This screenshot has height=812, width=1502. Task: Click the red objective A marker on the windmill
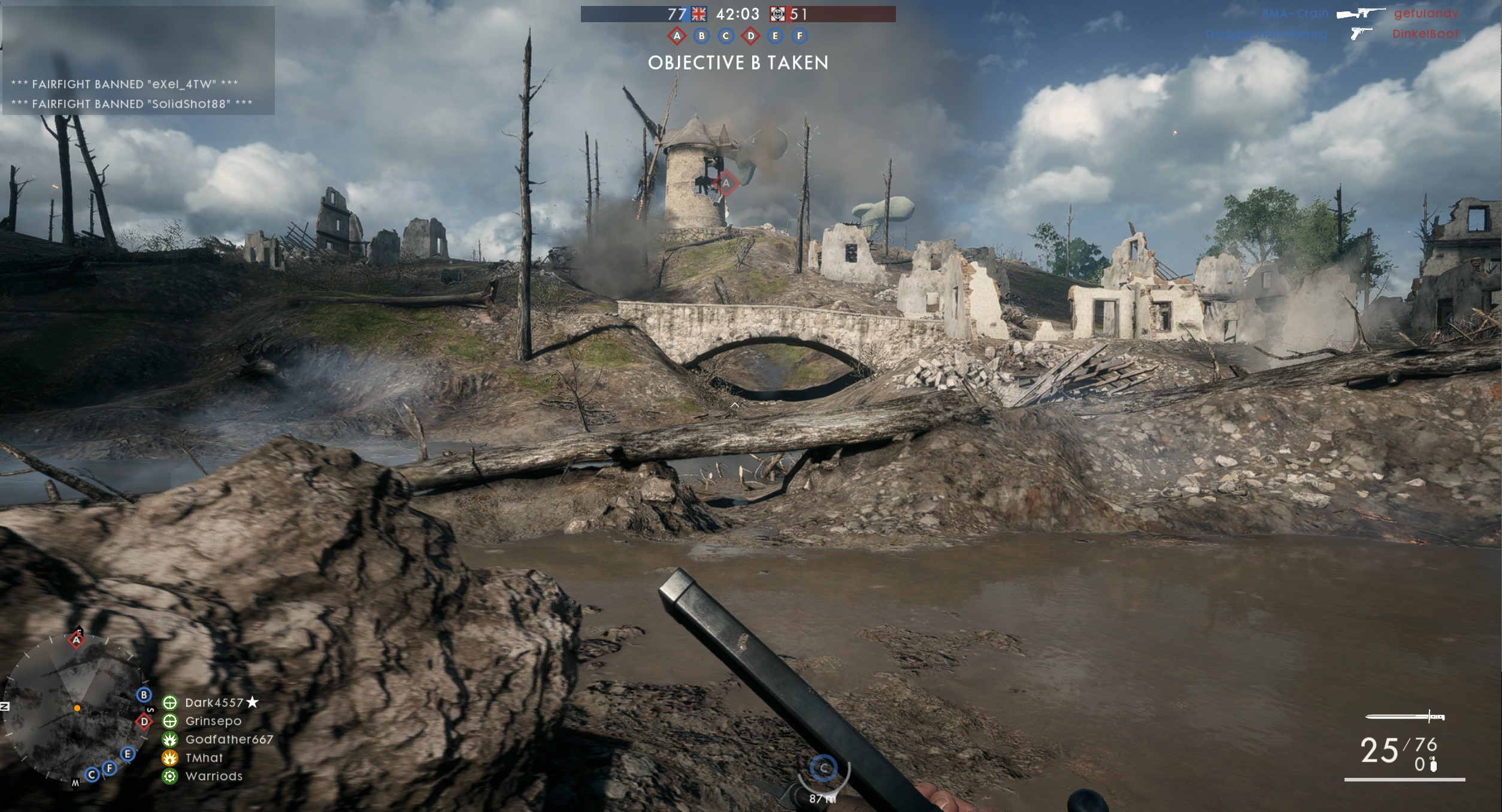point(725,183)
